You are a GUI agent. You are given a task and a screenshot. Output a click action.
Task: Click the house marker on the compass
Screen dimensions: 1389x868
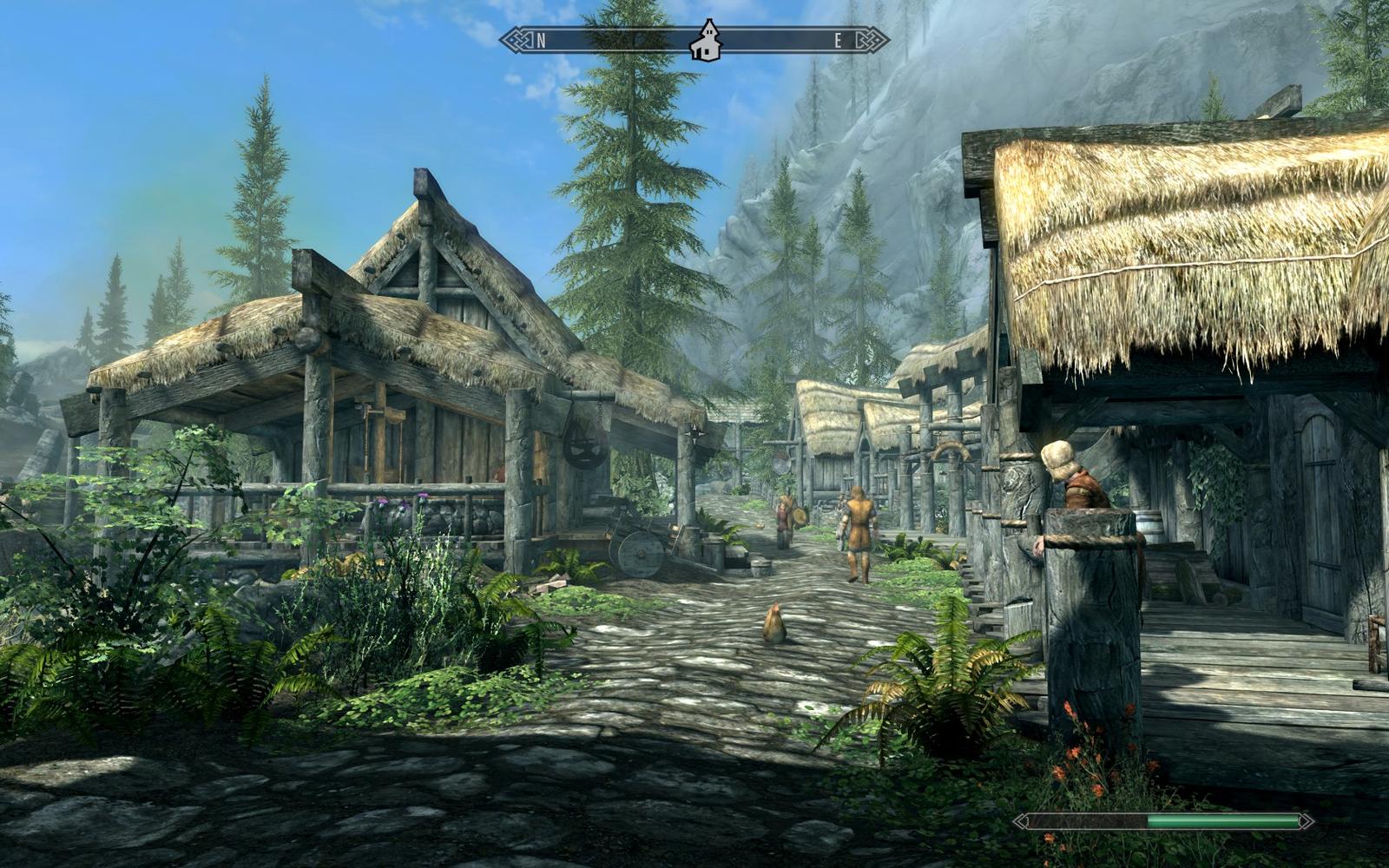pos(707,41)
